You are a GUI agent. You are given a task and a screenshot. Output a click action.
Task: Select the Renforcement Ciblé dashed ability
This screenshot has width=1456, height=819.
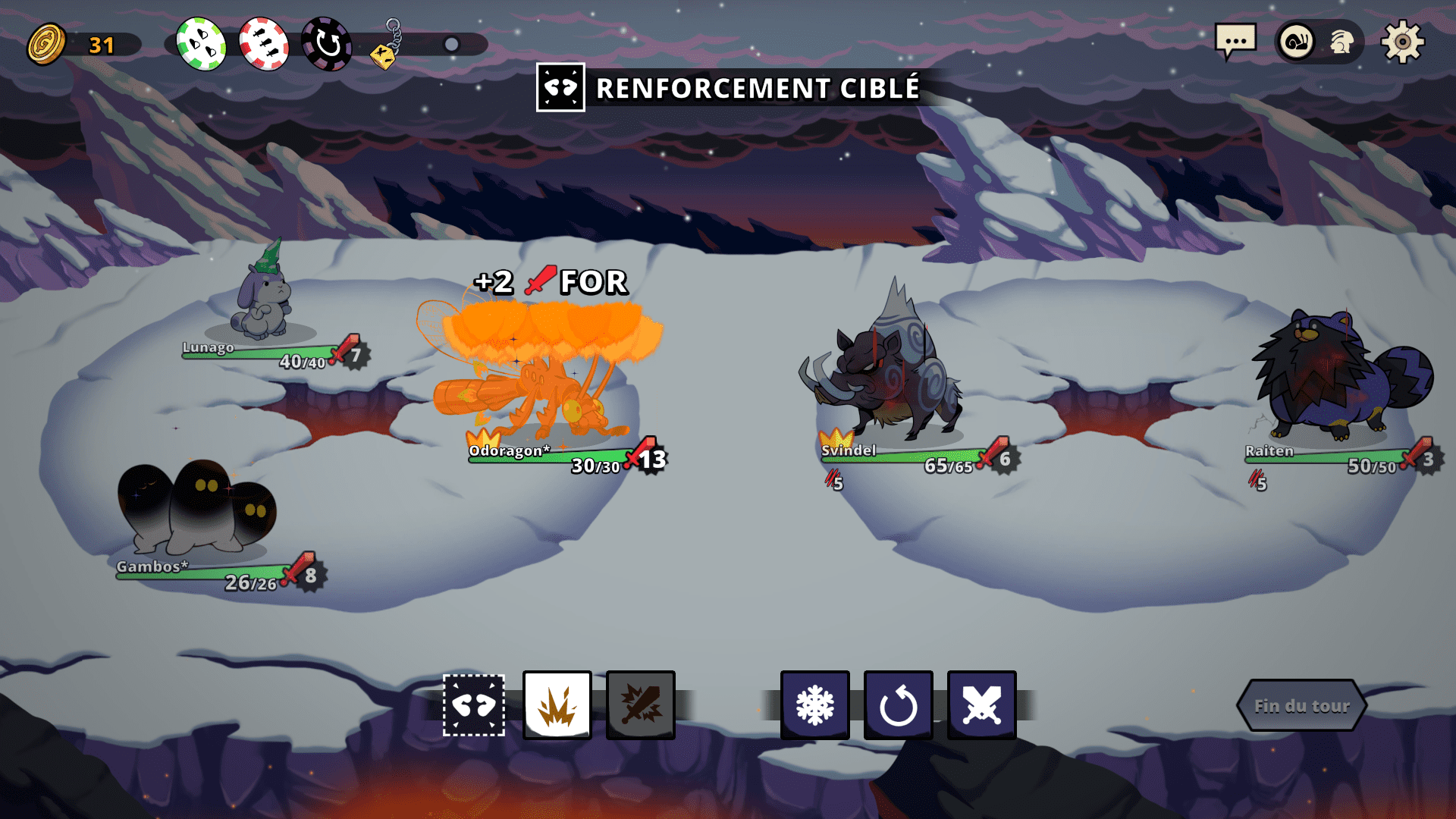474,705
